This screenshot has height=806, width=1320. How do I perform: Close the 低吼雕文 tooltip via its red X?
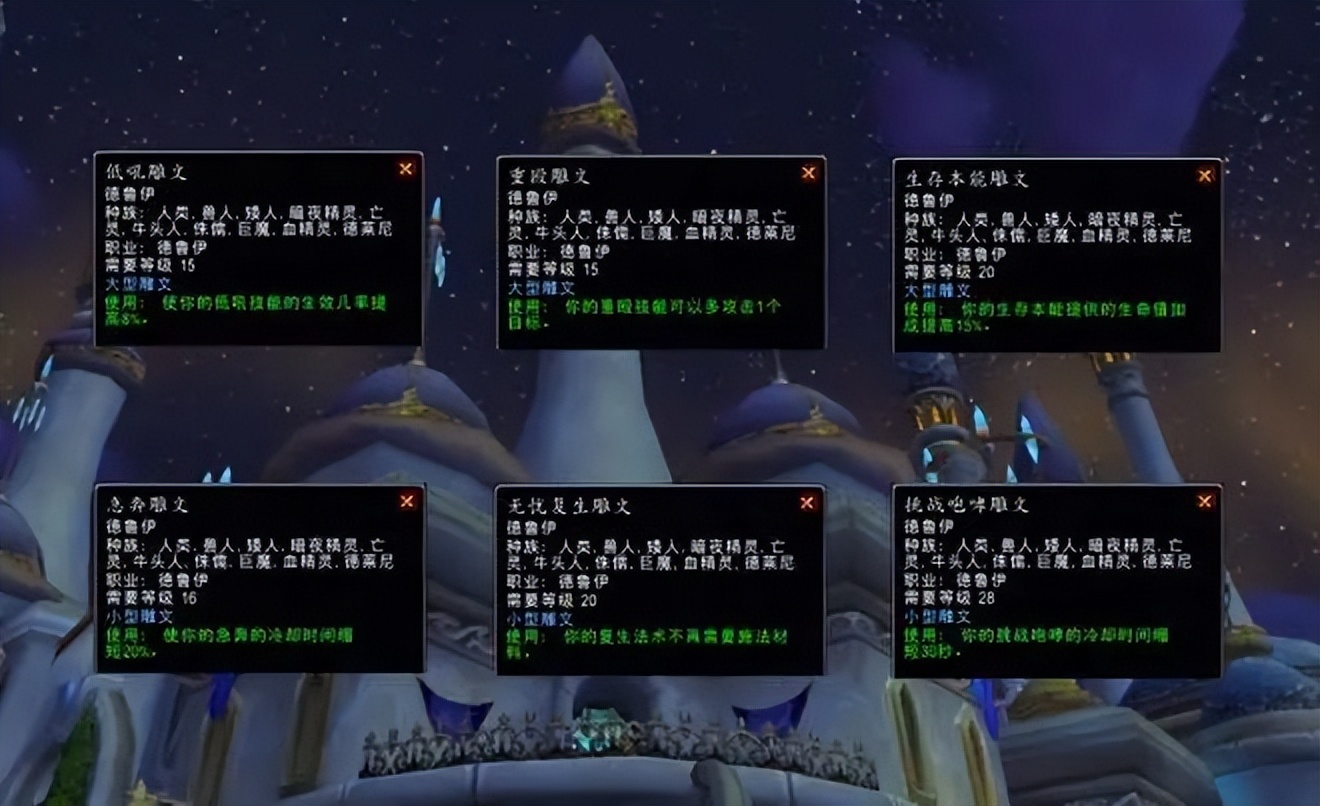(405, 170)
